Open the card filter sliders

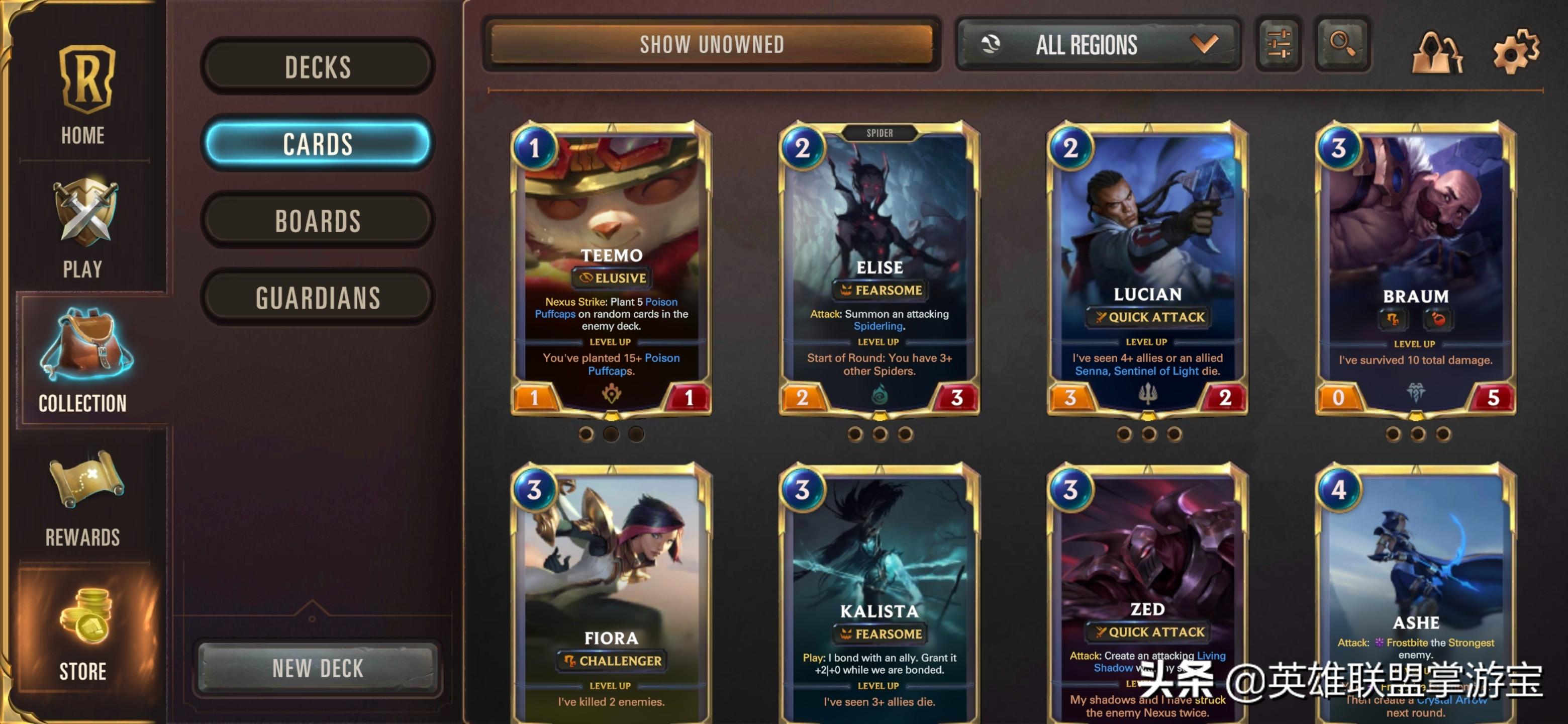tap(1279, 44)
